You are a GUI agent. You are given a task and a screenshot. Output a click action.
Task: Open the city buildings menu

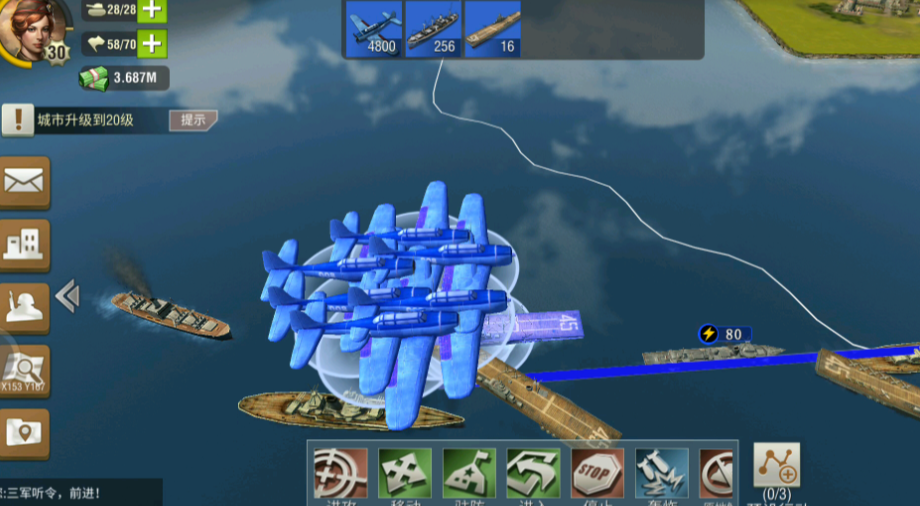click(x=24, y=245)
